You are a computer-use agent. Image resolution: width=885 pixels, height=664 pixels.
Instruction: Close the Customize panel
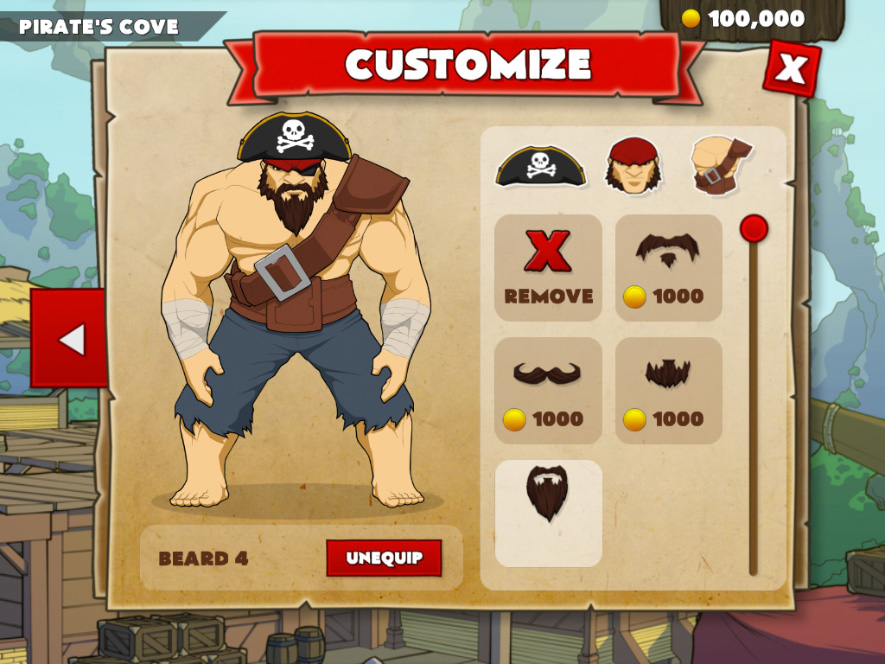791,68
